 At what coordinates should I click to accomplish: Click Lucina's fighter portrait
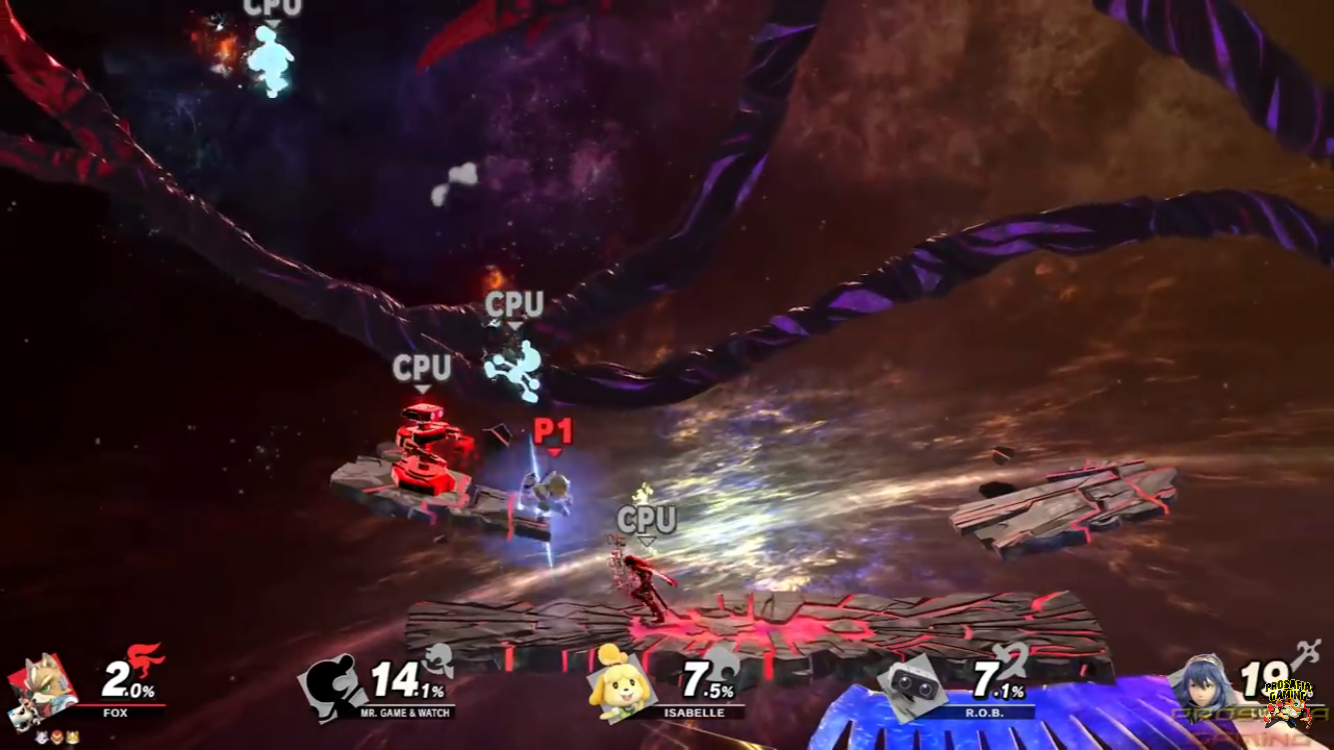(1205, 684)
